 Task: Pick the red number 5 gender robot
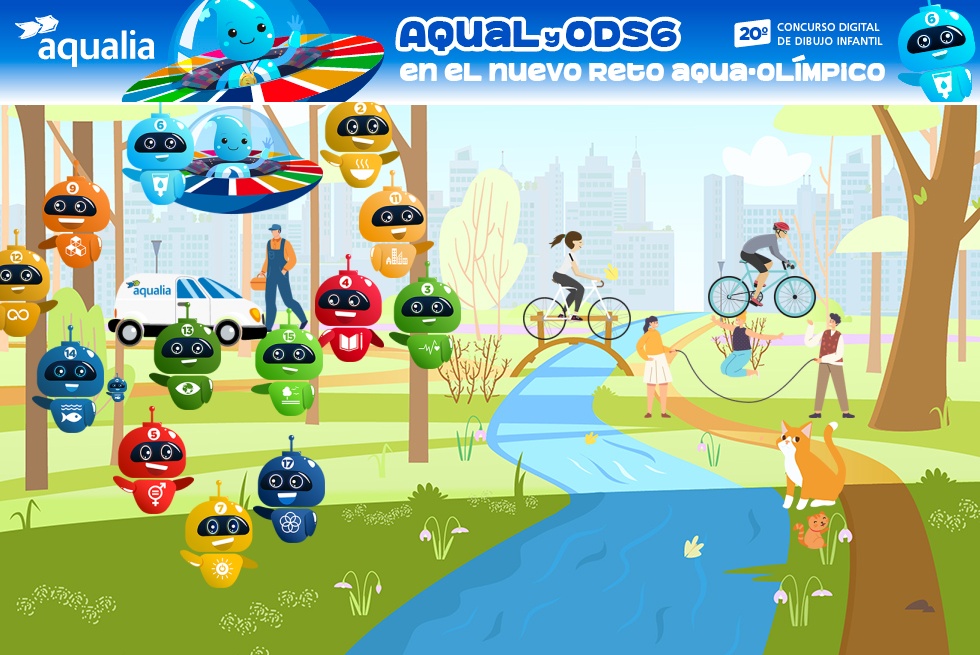click(x=152, y=465)
